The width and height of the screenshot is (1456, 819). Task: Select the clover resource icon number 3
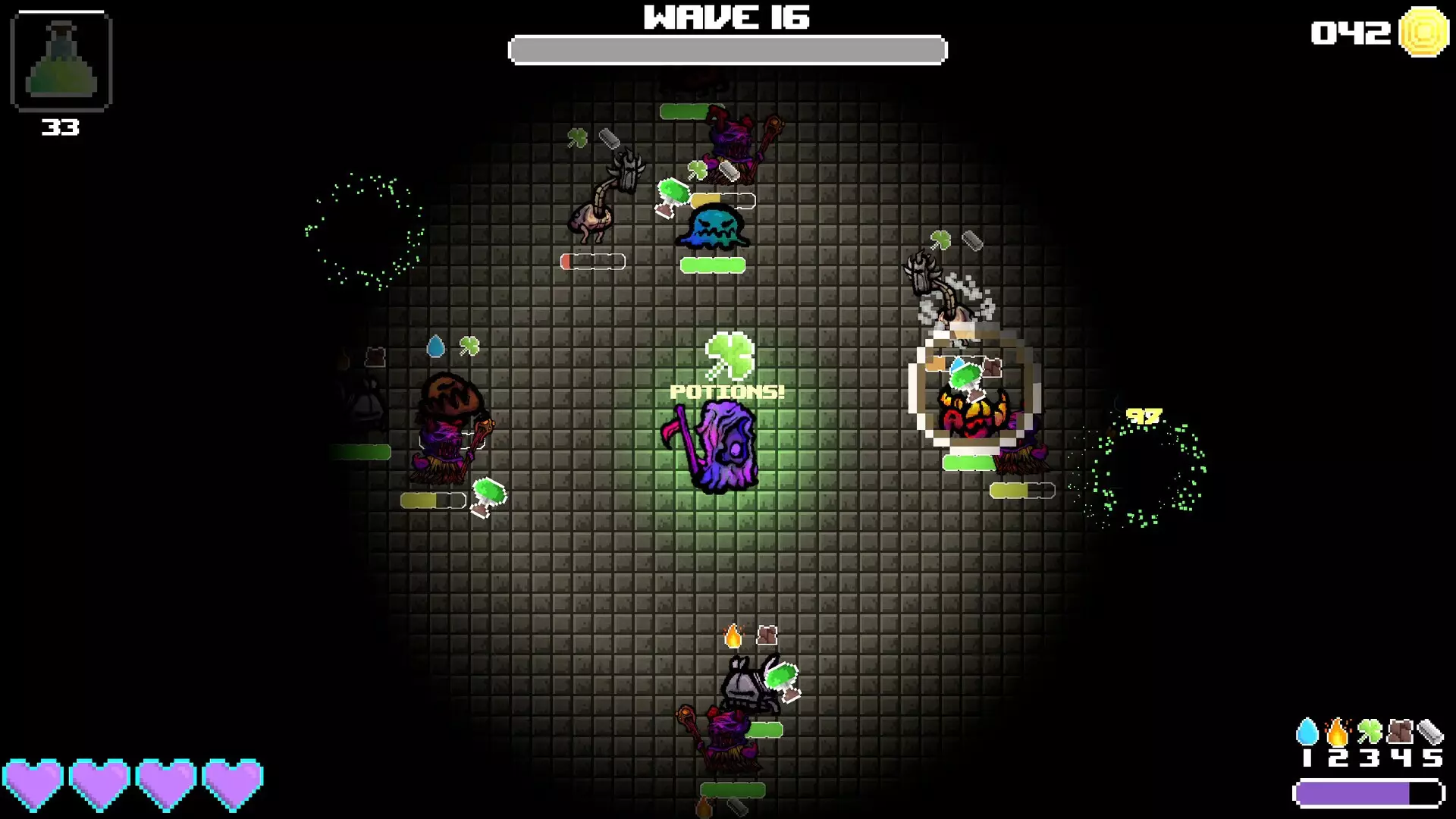point(1370,730)
